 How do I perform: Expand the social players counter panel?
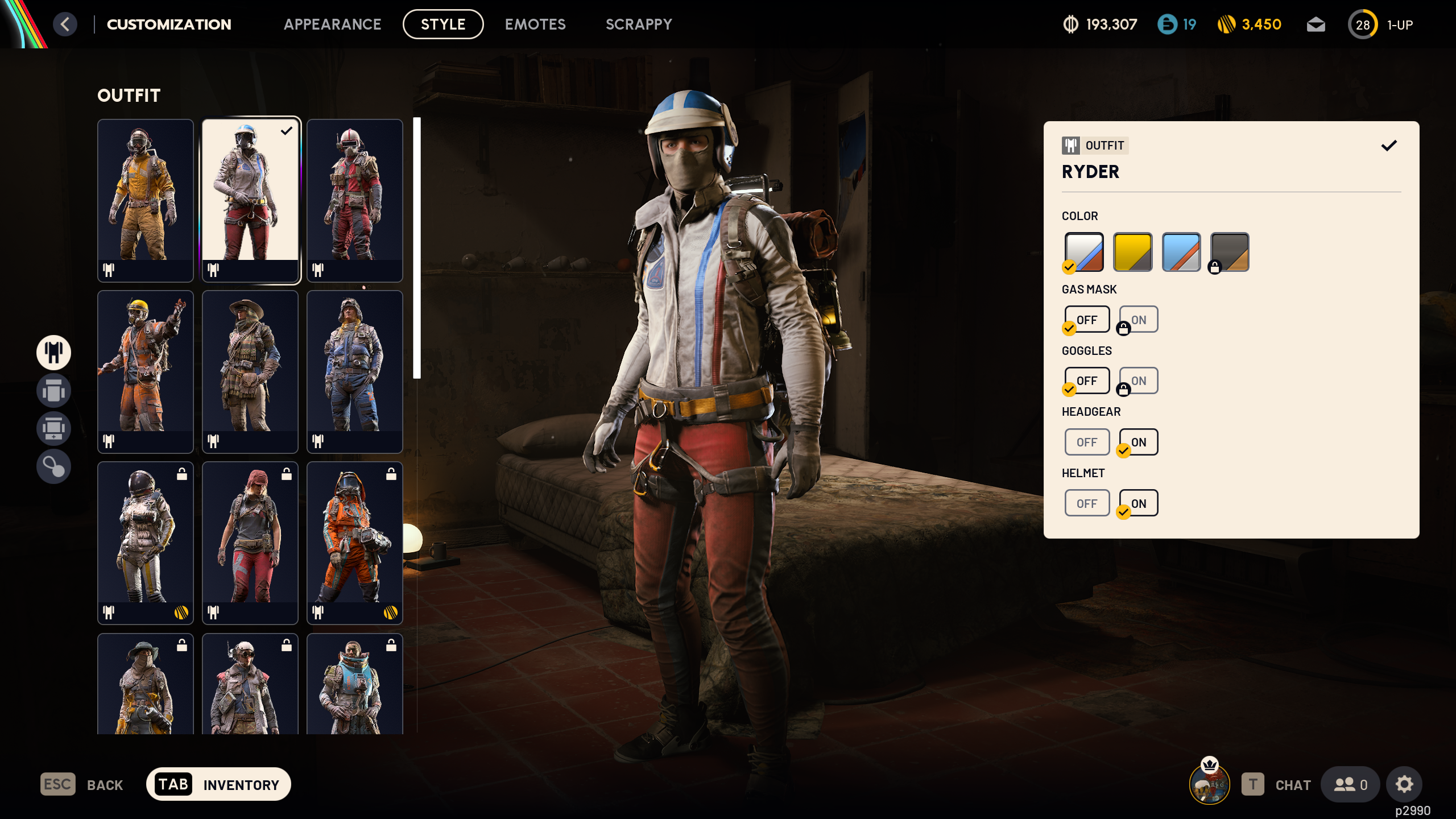pos(1352,784)
